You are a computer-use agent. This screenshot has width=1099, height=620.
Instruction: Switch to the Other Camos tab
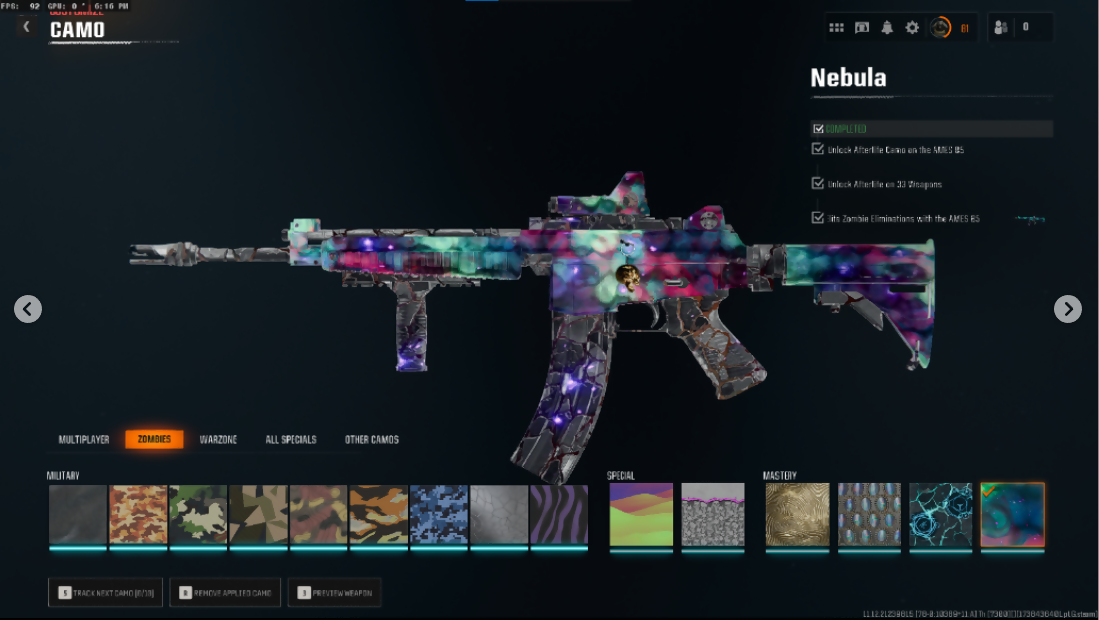[x=372, y=440]
